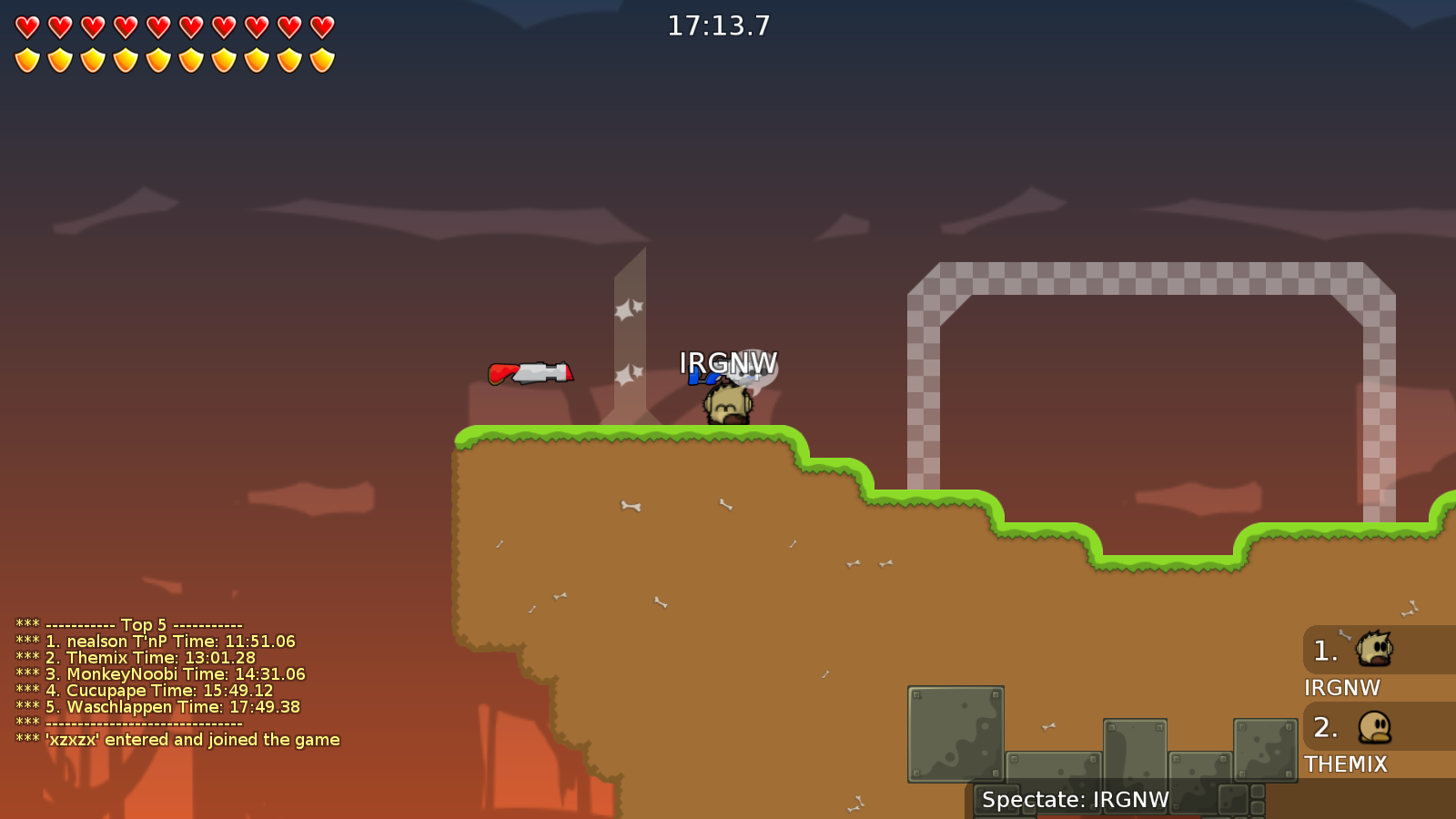The image size is (1456, 819).
Task: Click the last heart in the health row
Action: click(x=320, y=26)
